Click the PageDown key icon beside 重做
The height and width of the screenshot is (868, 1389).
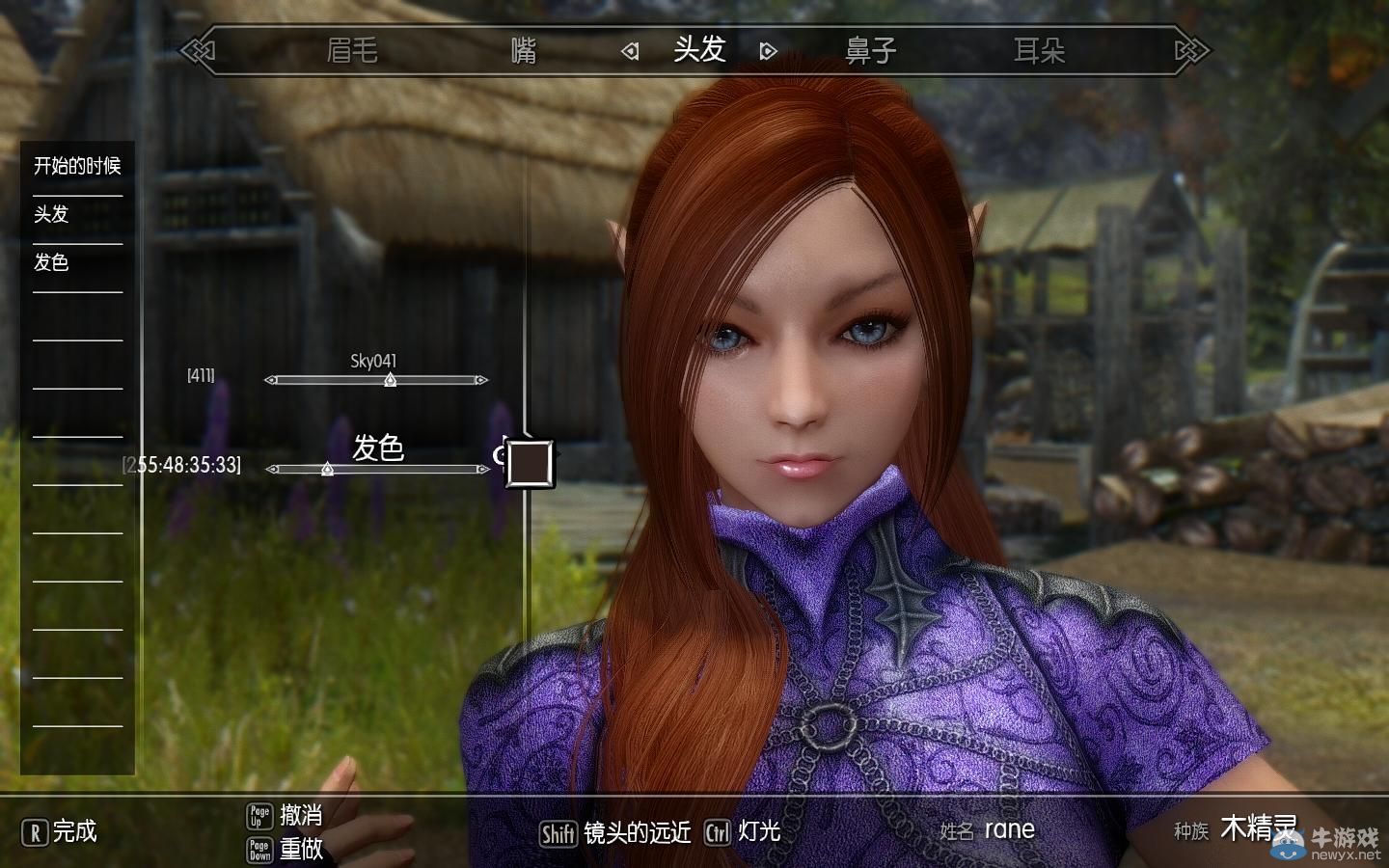[259, 851]
